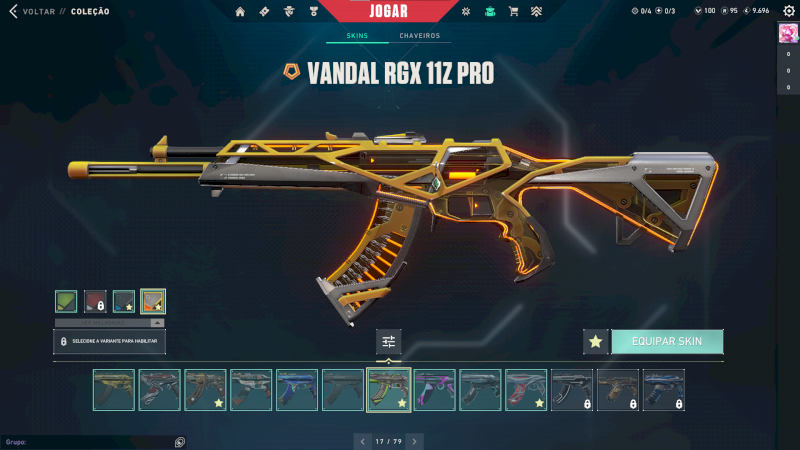Viewport: 800px width, 450px height.
Task: Open the store cart icon
Action: (513, 12)
